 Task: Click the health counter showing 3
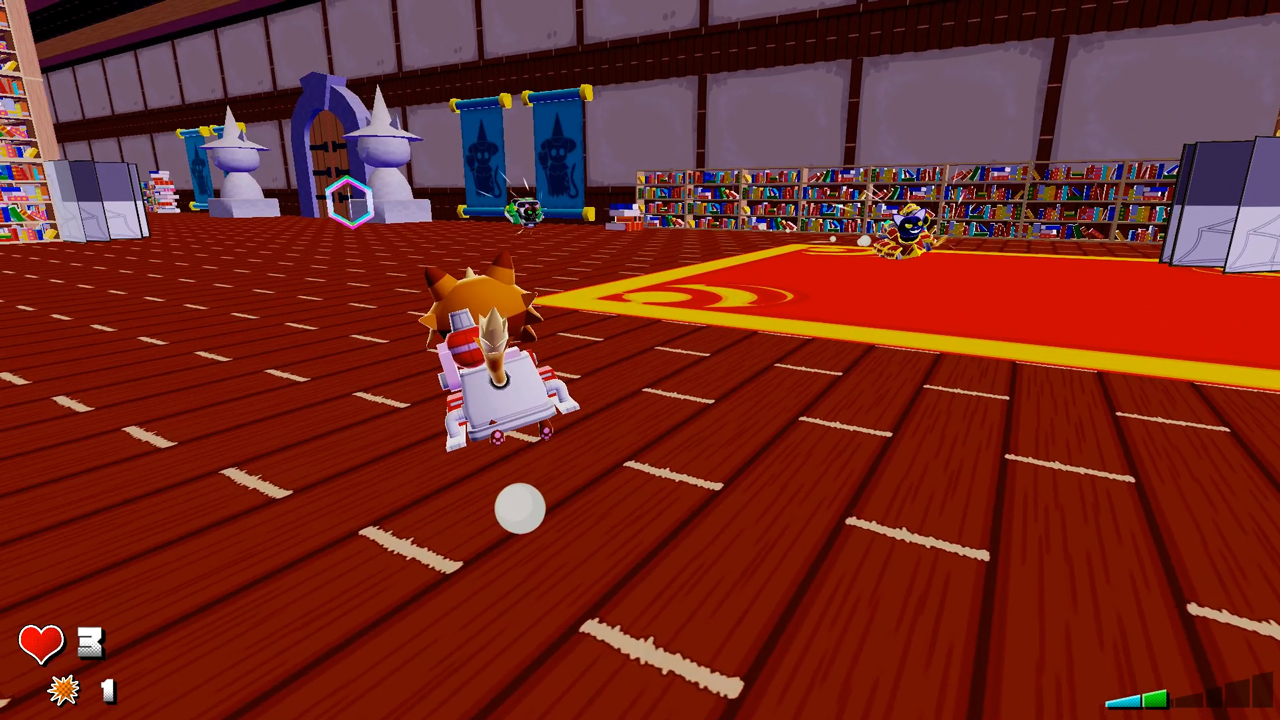coord(90,643)
